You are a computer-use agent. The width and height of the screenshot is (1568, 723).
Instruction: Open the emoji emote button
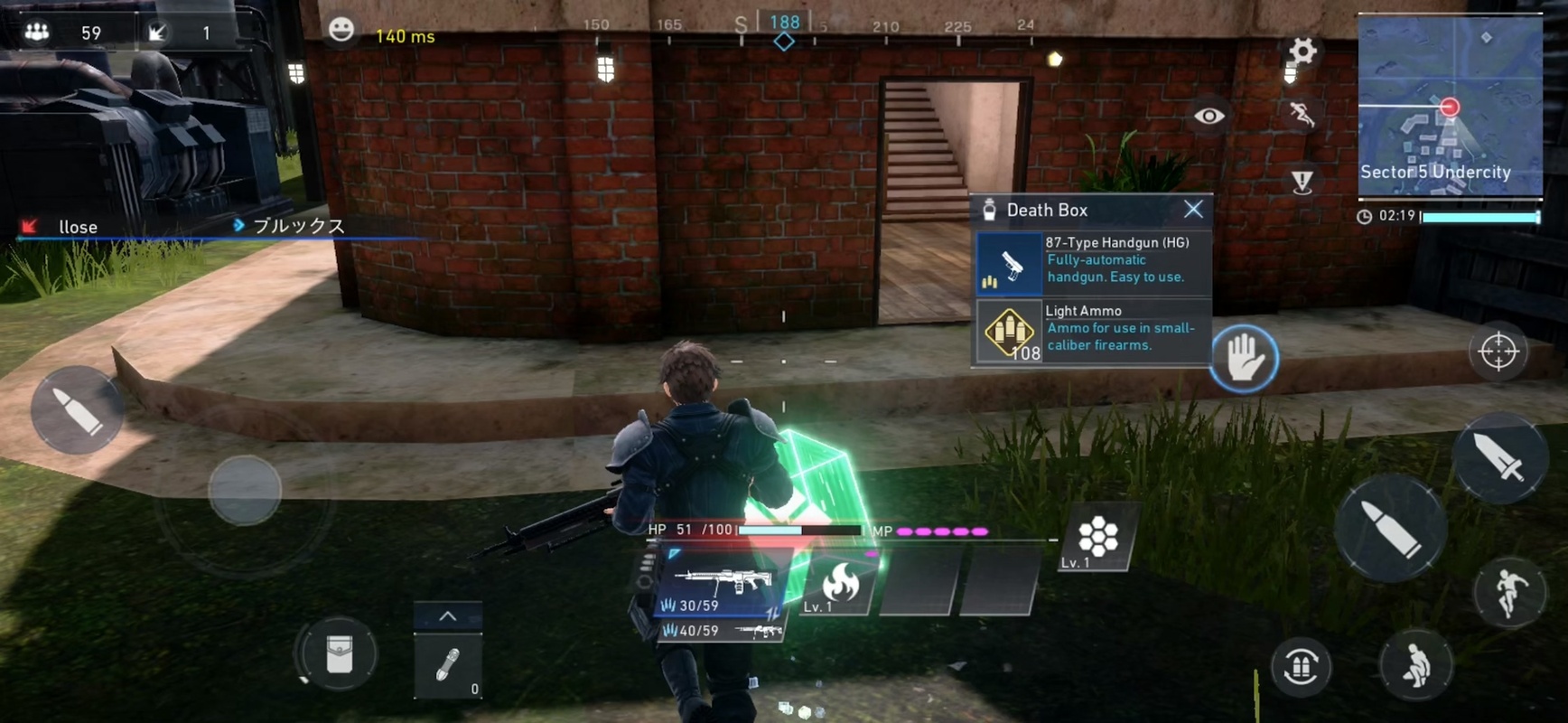coord(341,30)
